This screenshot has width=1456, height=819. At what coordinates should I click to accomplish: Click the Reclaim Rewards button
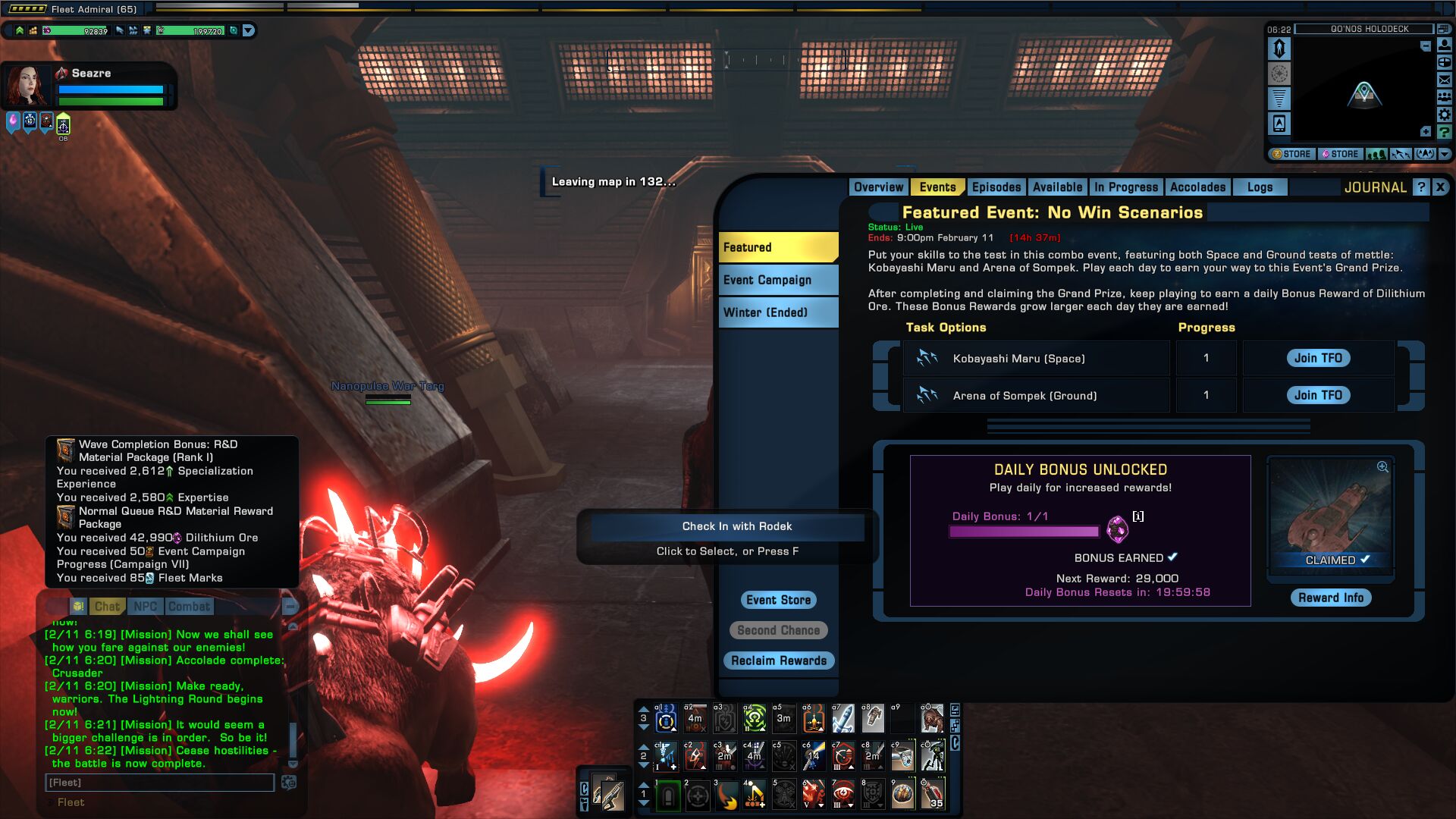pyautogui.click(x=778, y=661)
